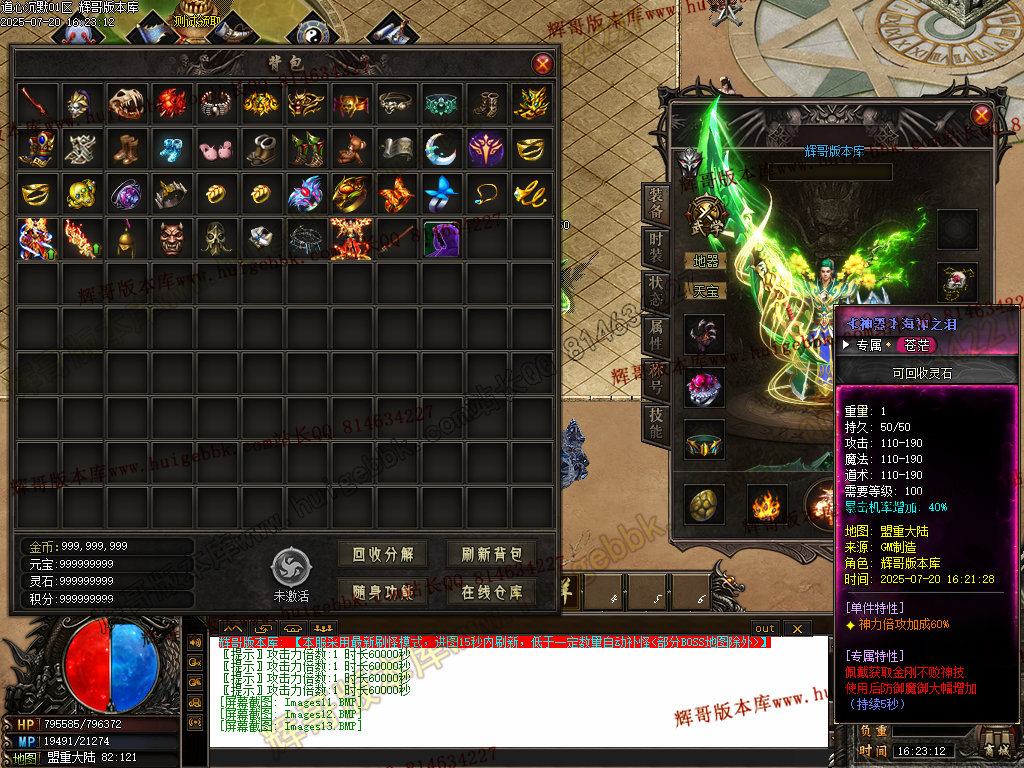Open 随身功能 portable functions
1024x768 pixels.
tap(382, 592)
